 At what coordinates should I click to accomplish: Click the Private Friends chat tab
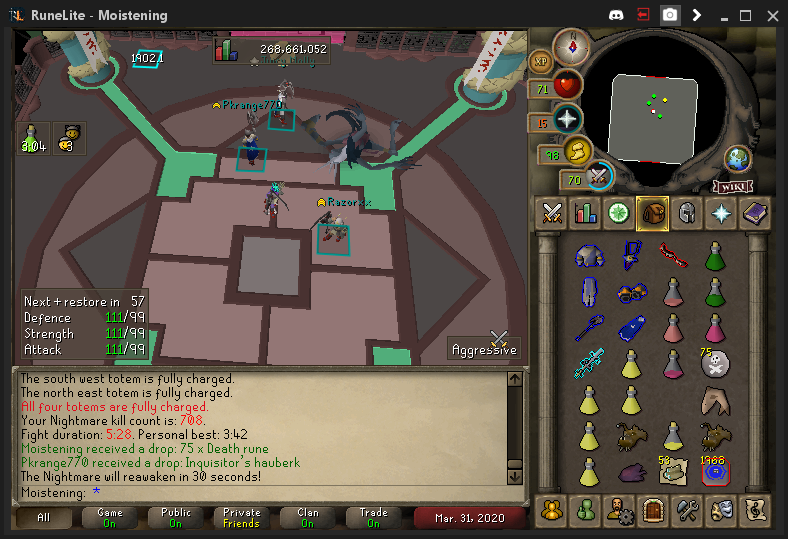[x=241, y=517]
